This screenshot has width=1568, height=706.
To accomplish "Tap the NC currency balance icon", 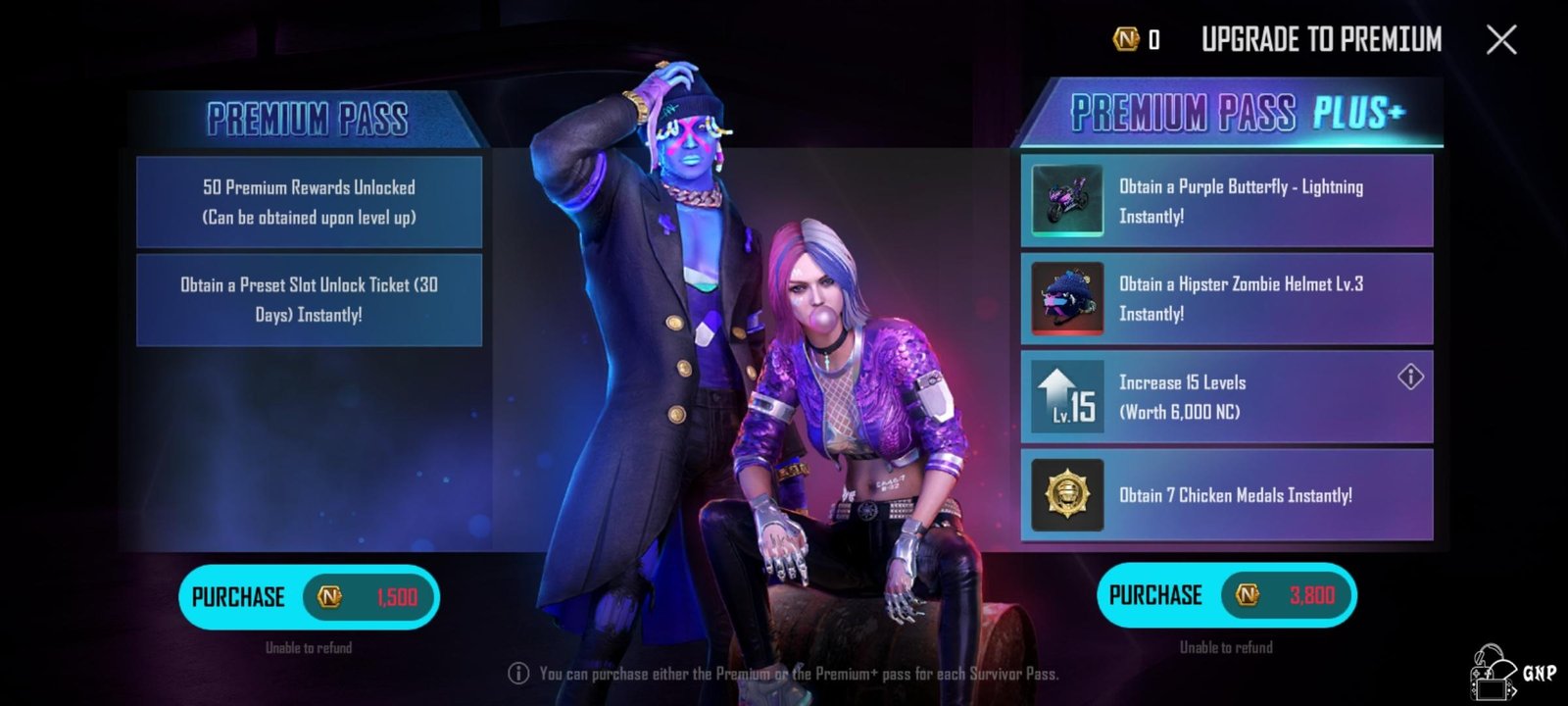I will tap(1126, 39).
